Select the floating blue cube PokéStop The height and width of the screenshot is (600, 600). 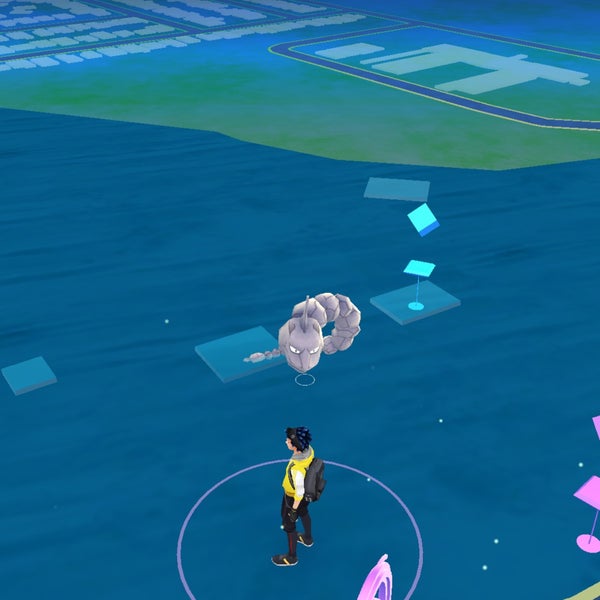pos(423,219)
